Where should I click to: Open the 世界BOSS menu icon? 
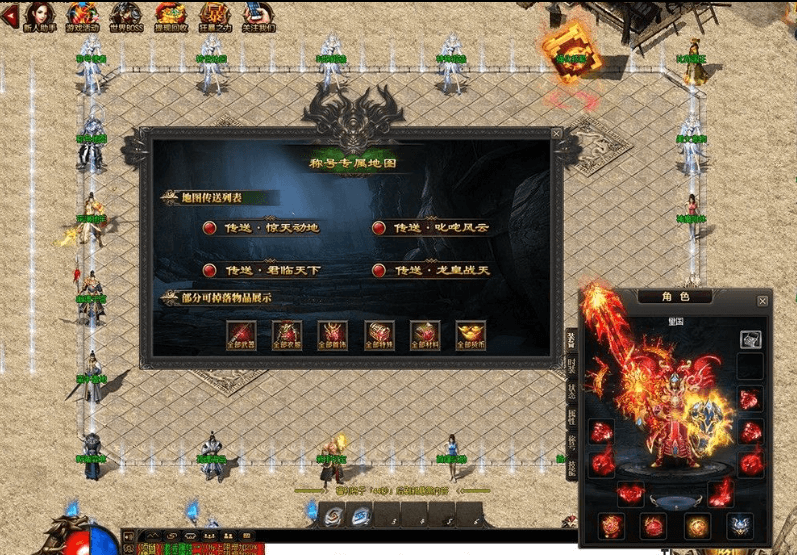(x=126, y=15)
